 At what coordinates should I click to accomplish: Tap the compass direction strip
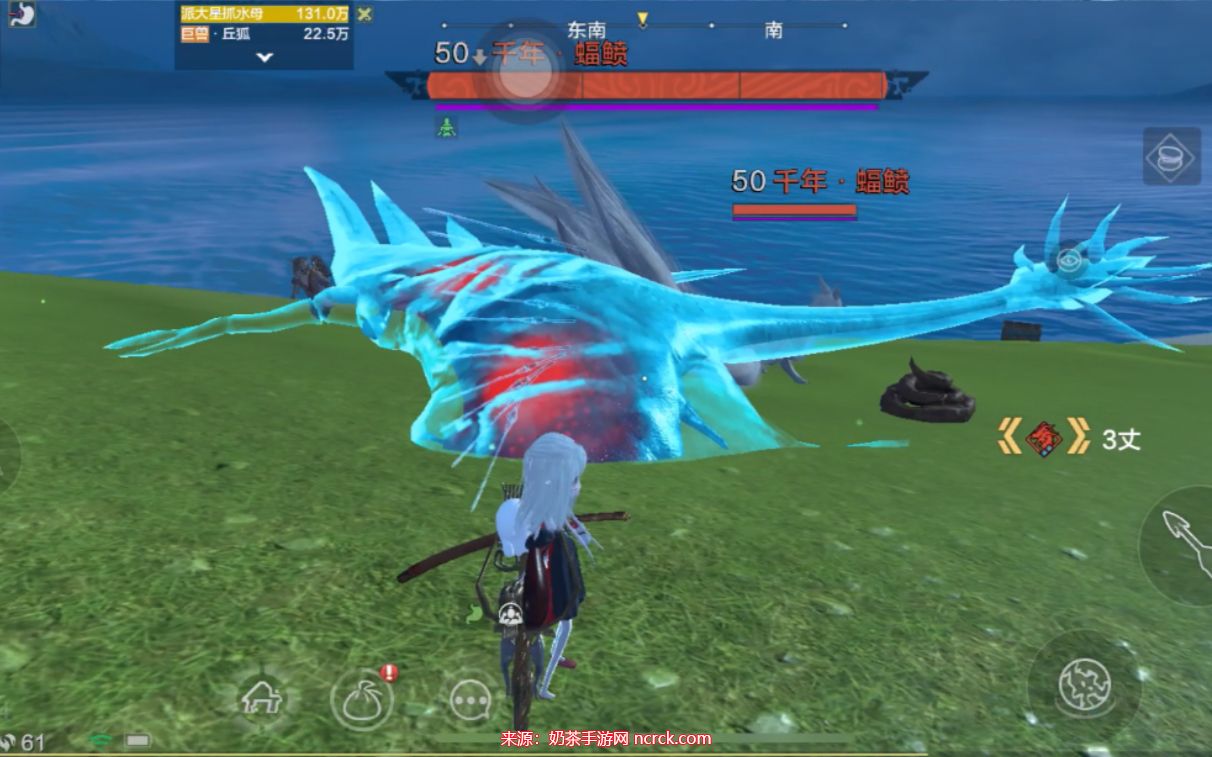[x=642, y=26]
